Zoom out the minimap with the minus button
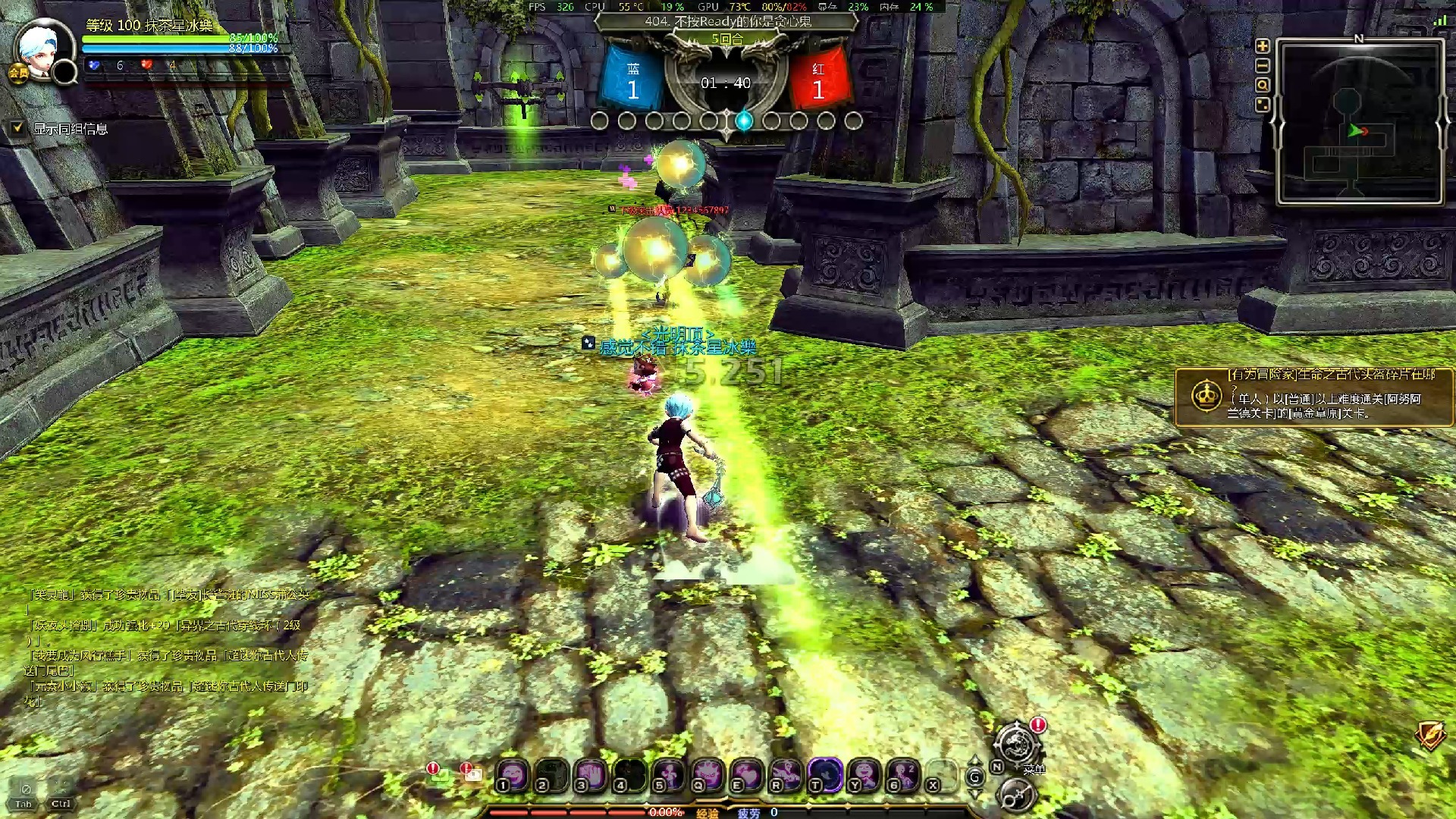Viewport: 1456px width, 819px height. pyautogui.click(x=1263, y=66)
